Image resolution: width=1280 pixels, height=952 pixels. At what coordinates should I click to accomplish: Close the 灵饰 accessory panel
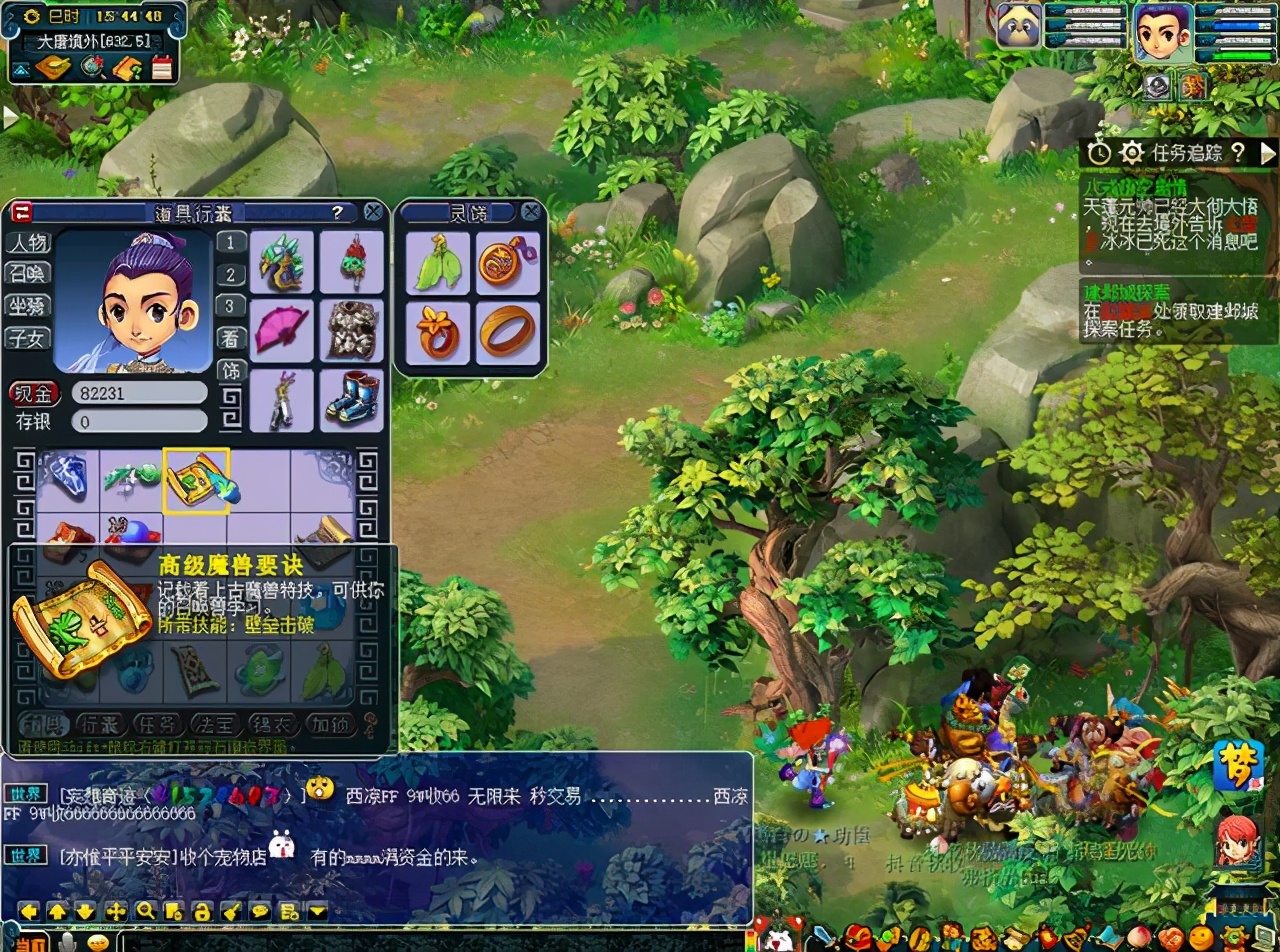(x=531, y=212)
